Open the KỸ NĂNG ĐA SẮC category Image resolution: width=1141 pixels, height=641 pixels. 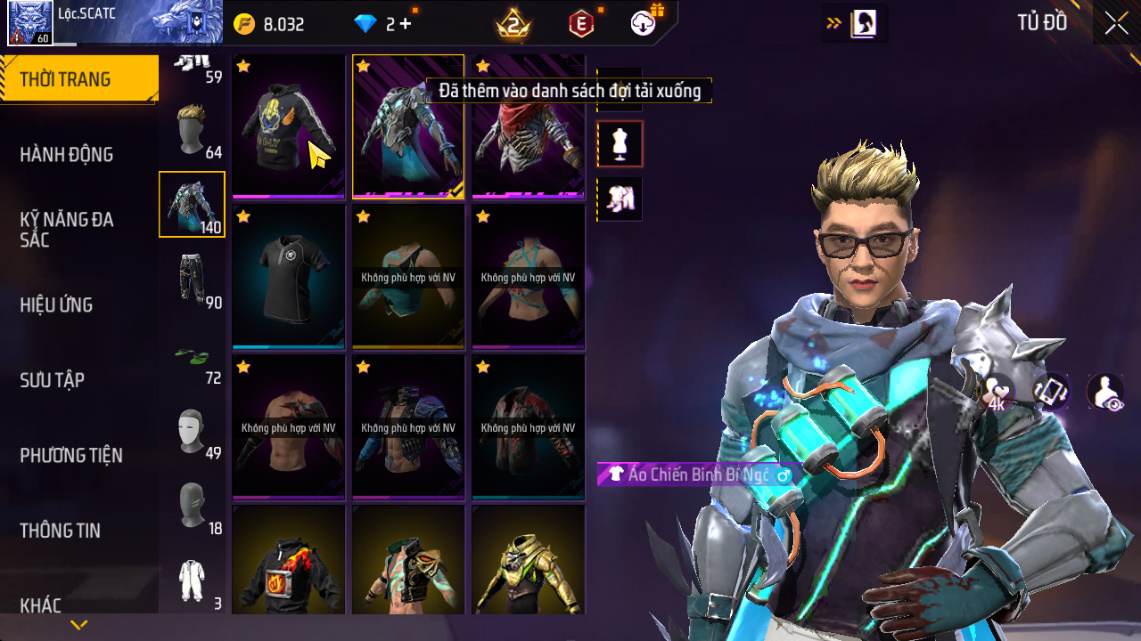click(67, 229)
